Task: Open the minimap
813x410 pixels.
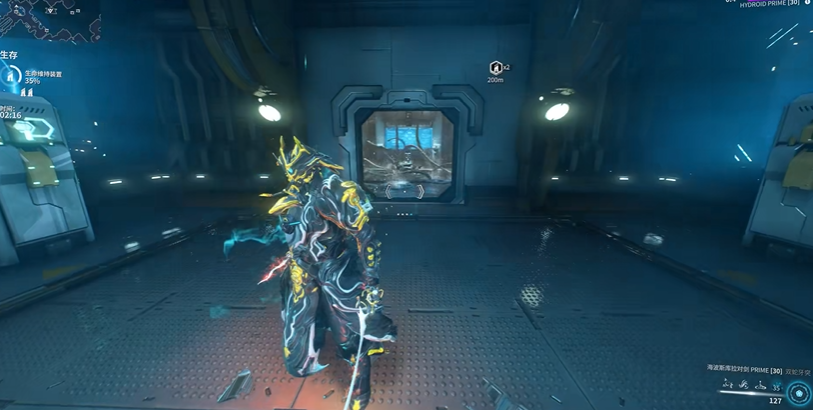Action: point(48,20)
